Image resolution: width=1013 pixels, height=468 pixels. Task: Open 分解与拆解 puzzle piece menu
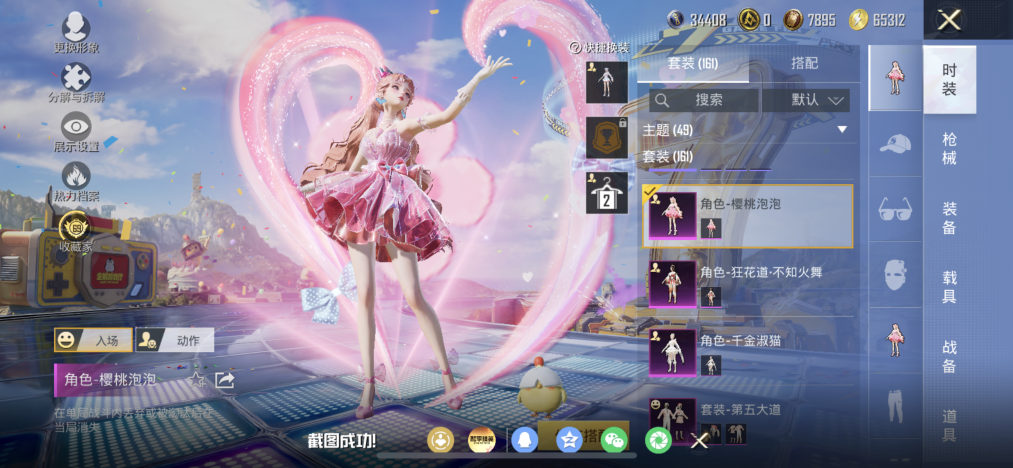click(76, 80)
